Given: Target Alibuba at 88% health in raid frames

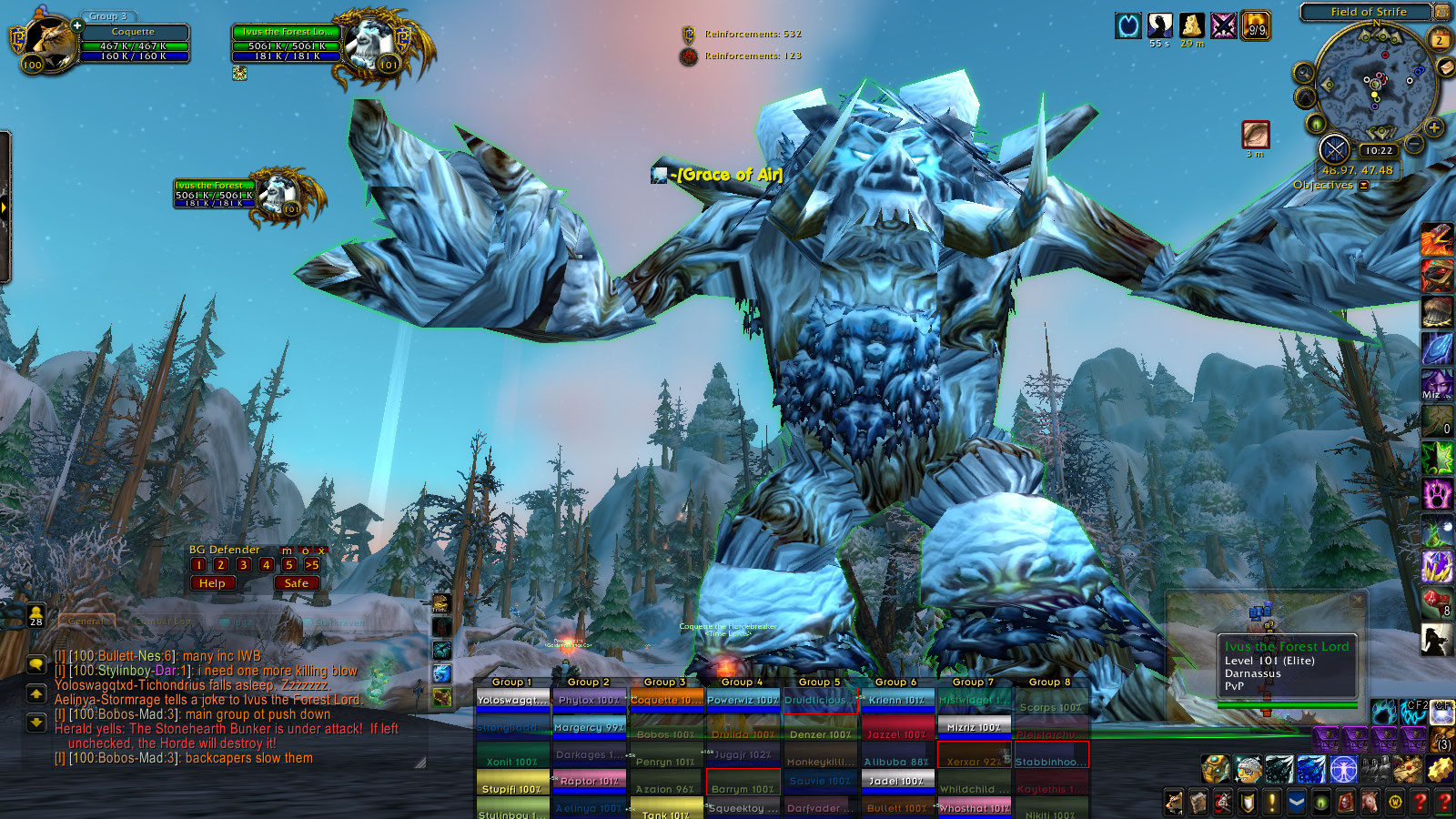Looking at the screenshot, I should click(896, 762).
